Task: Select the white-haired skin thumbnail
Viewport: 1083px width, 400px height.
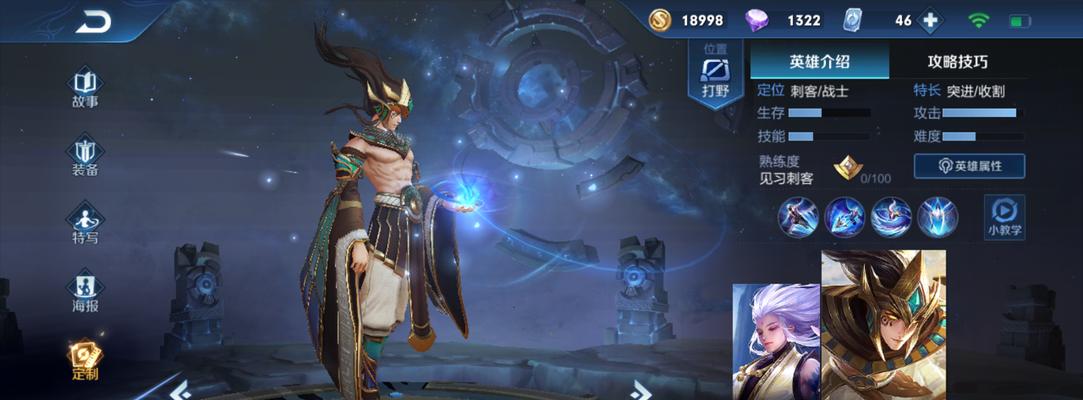Action: [x=776, y=342]
